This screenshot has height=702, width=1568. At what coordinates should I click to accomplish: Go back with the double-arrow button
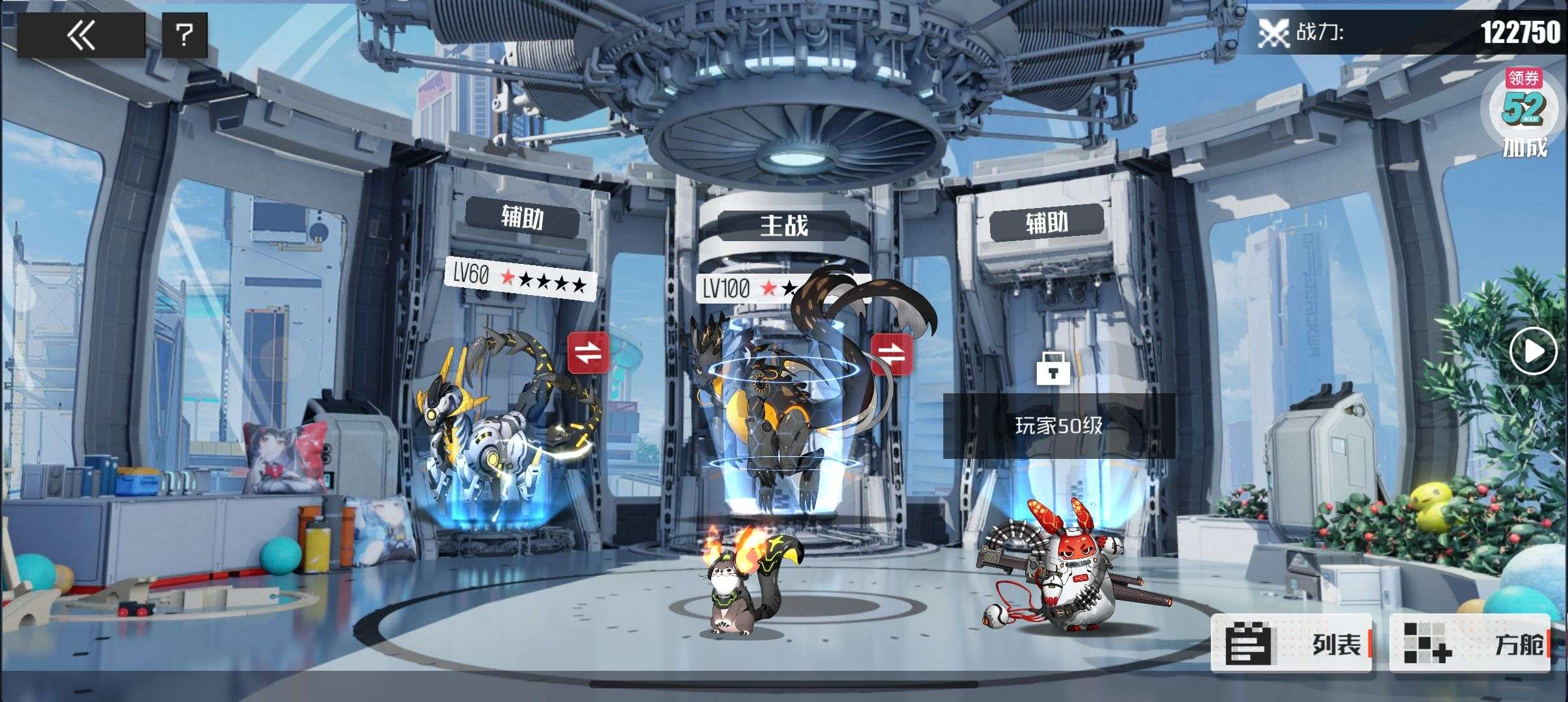click(x=81, y=34)
